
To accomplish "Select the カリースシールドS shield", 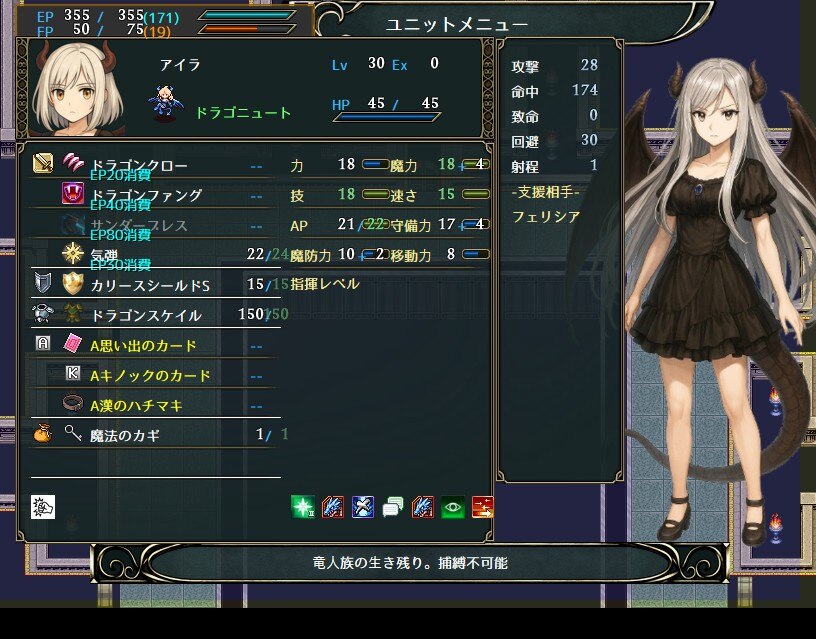I will (150, 285).
